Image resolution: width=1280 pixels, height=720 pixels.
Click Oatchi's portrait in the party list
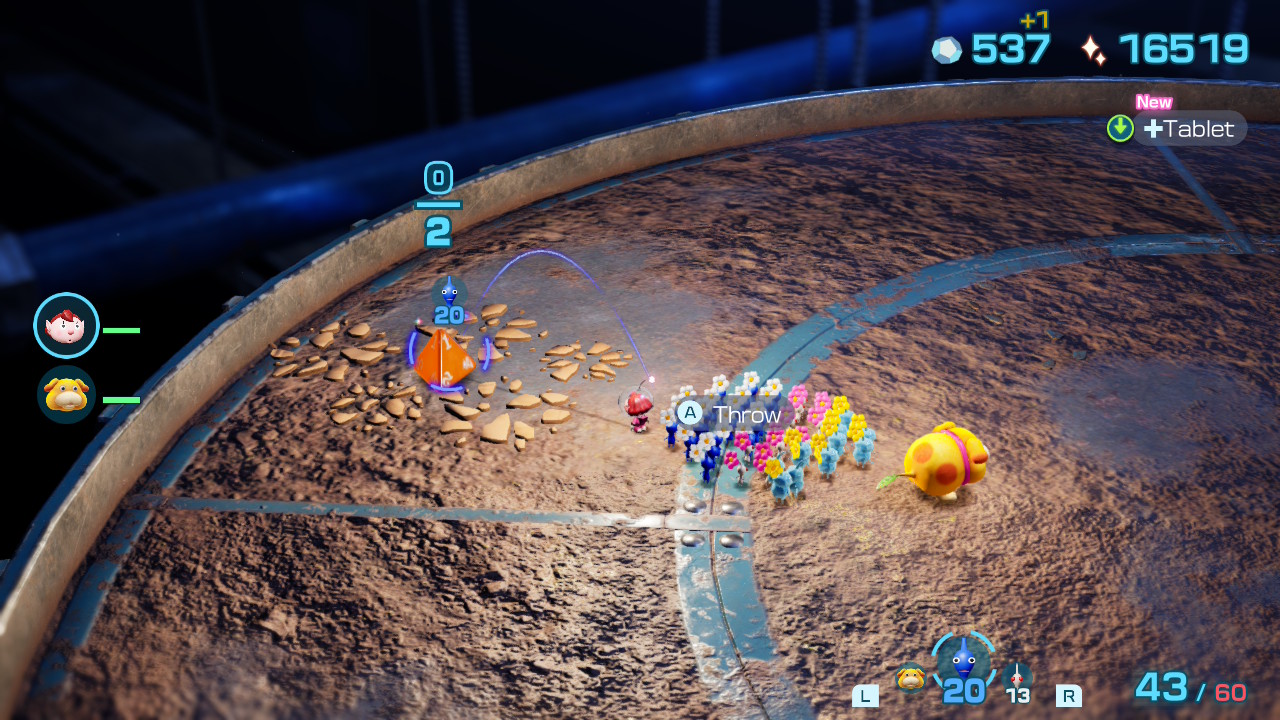pyautogui.click(x=66, y=394)
